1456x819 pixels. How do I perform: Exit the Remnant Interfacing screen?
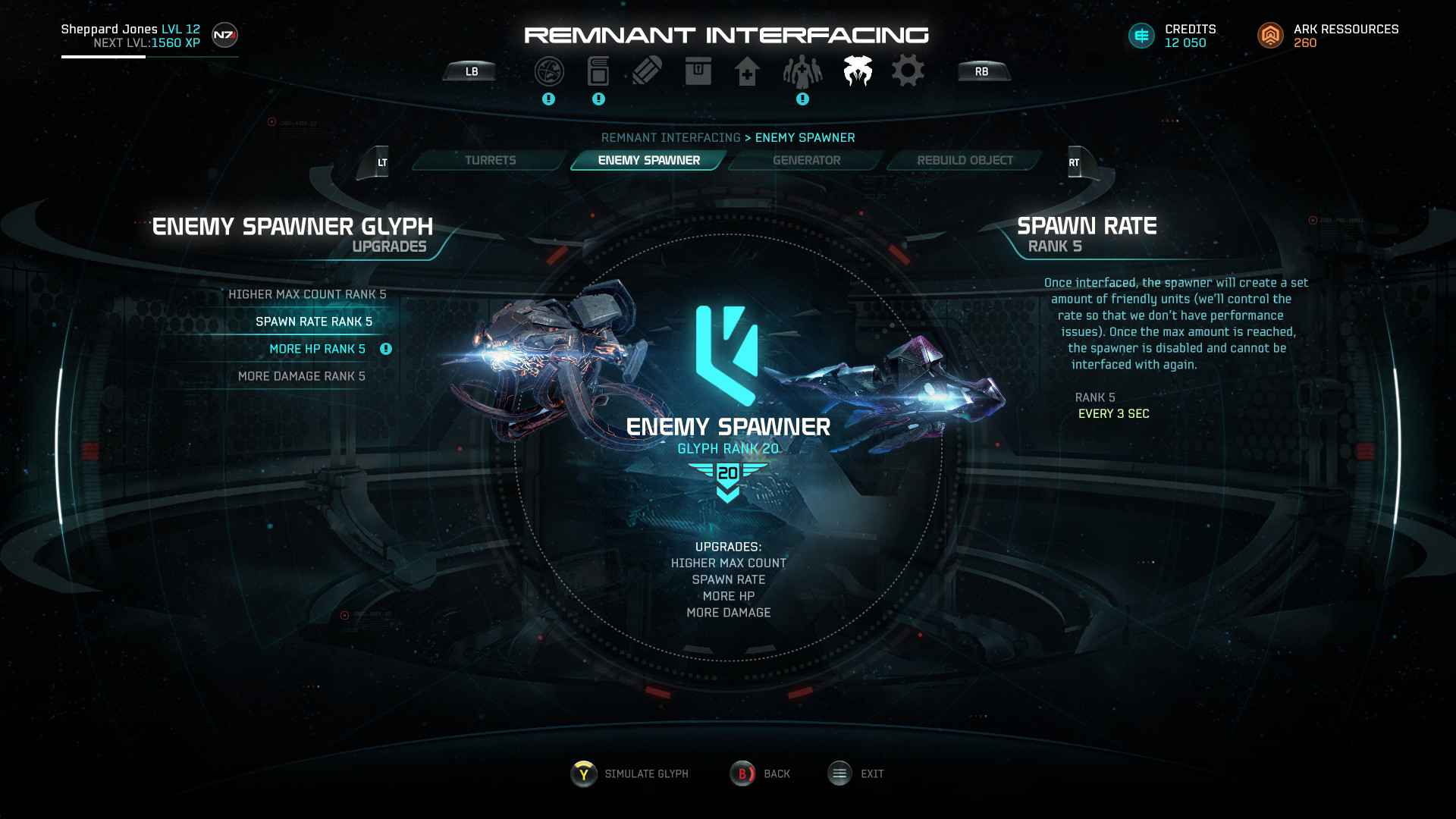pos(856,773)
